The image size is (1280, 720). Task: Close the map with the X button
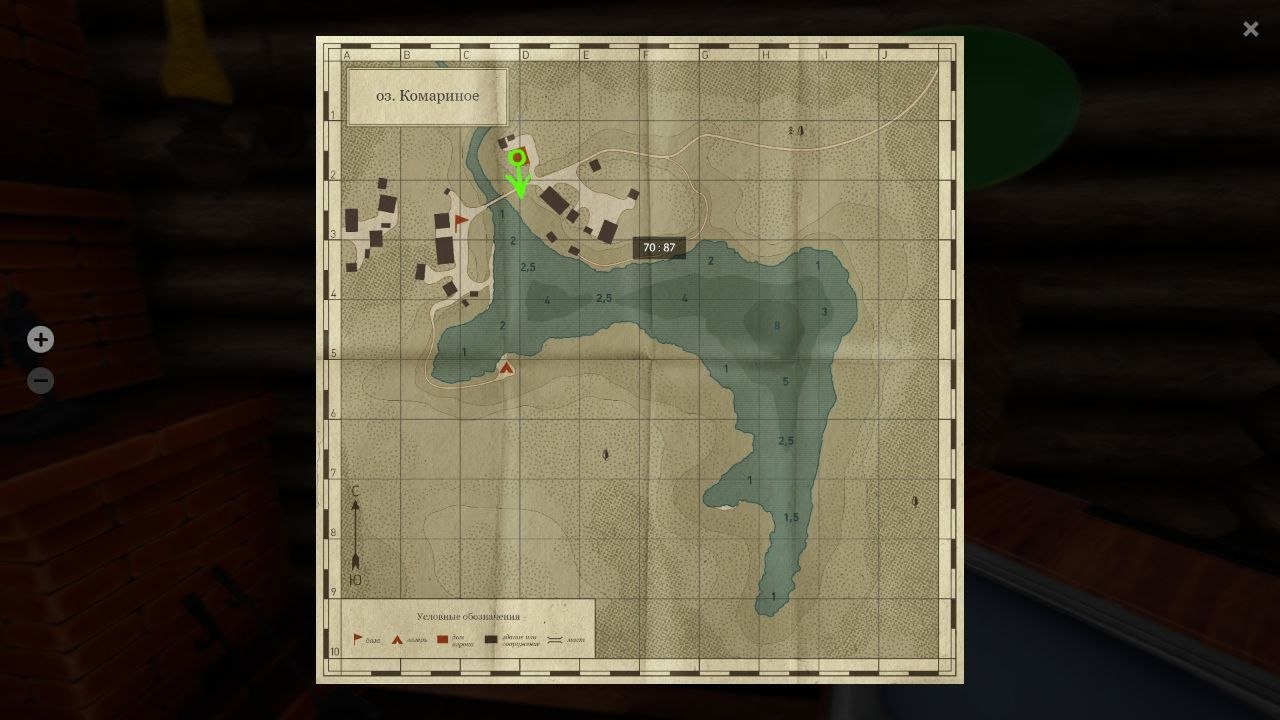[x=1250, y=29]
